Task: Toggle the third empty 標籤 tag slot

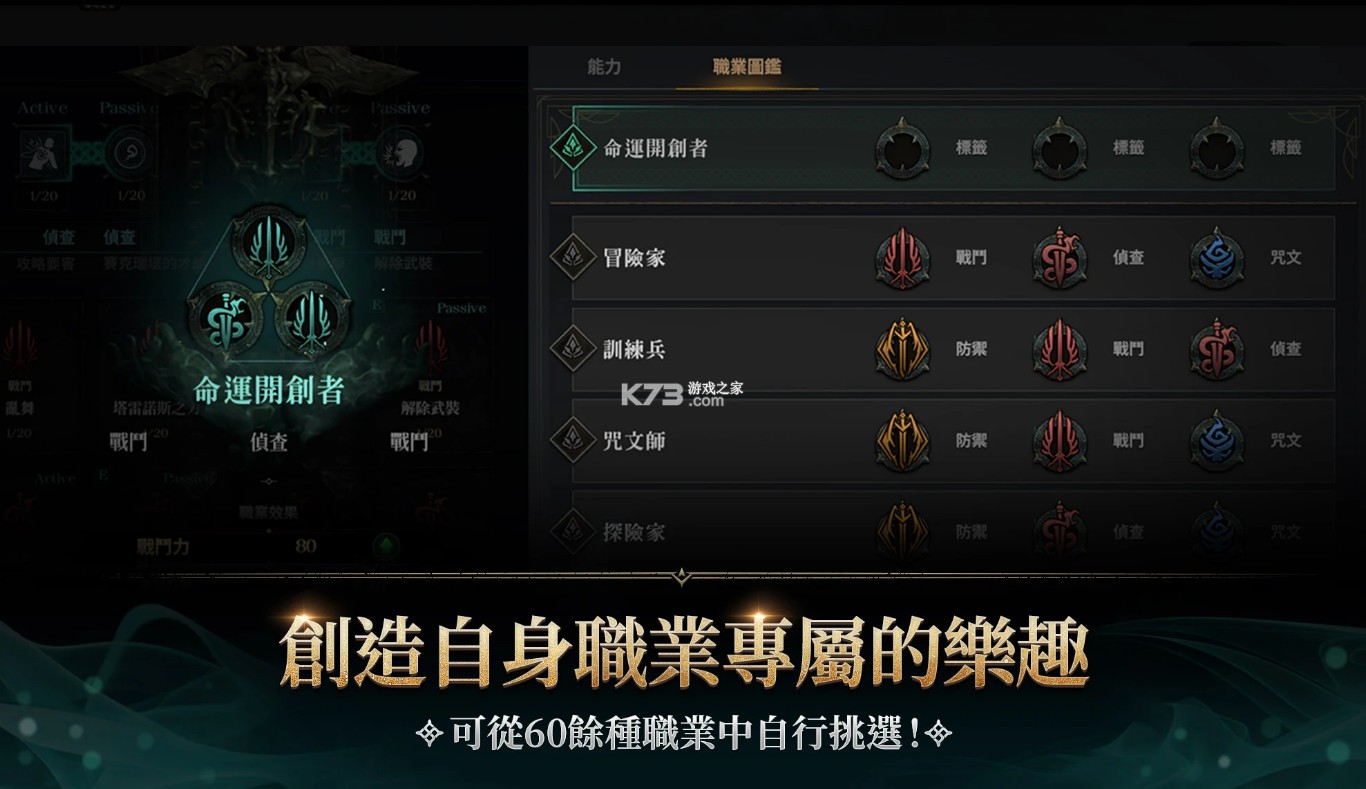Action: [1216, 148]
